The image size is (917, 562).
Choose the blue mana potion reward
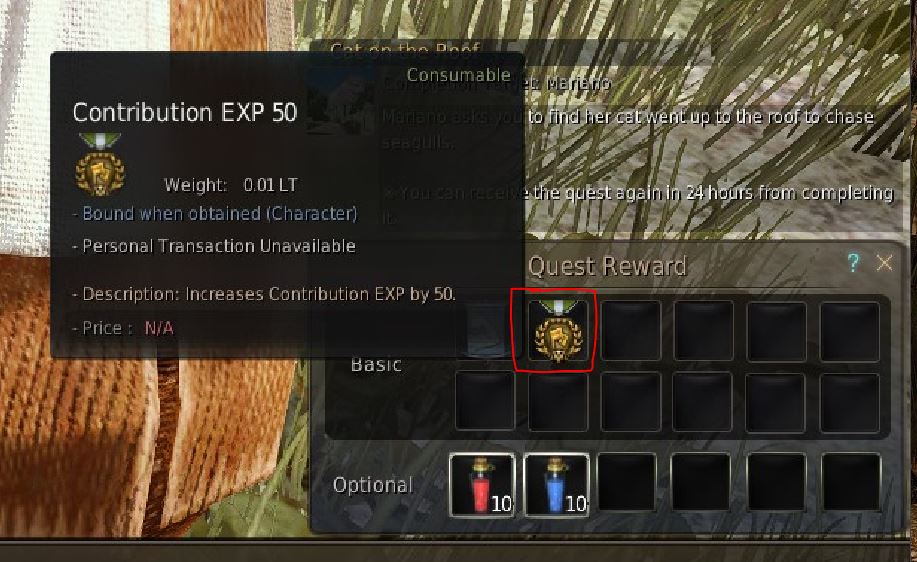tap(556, 485)
